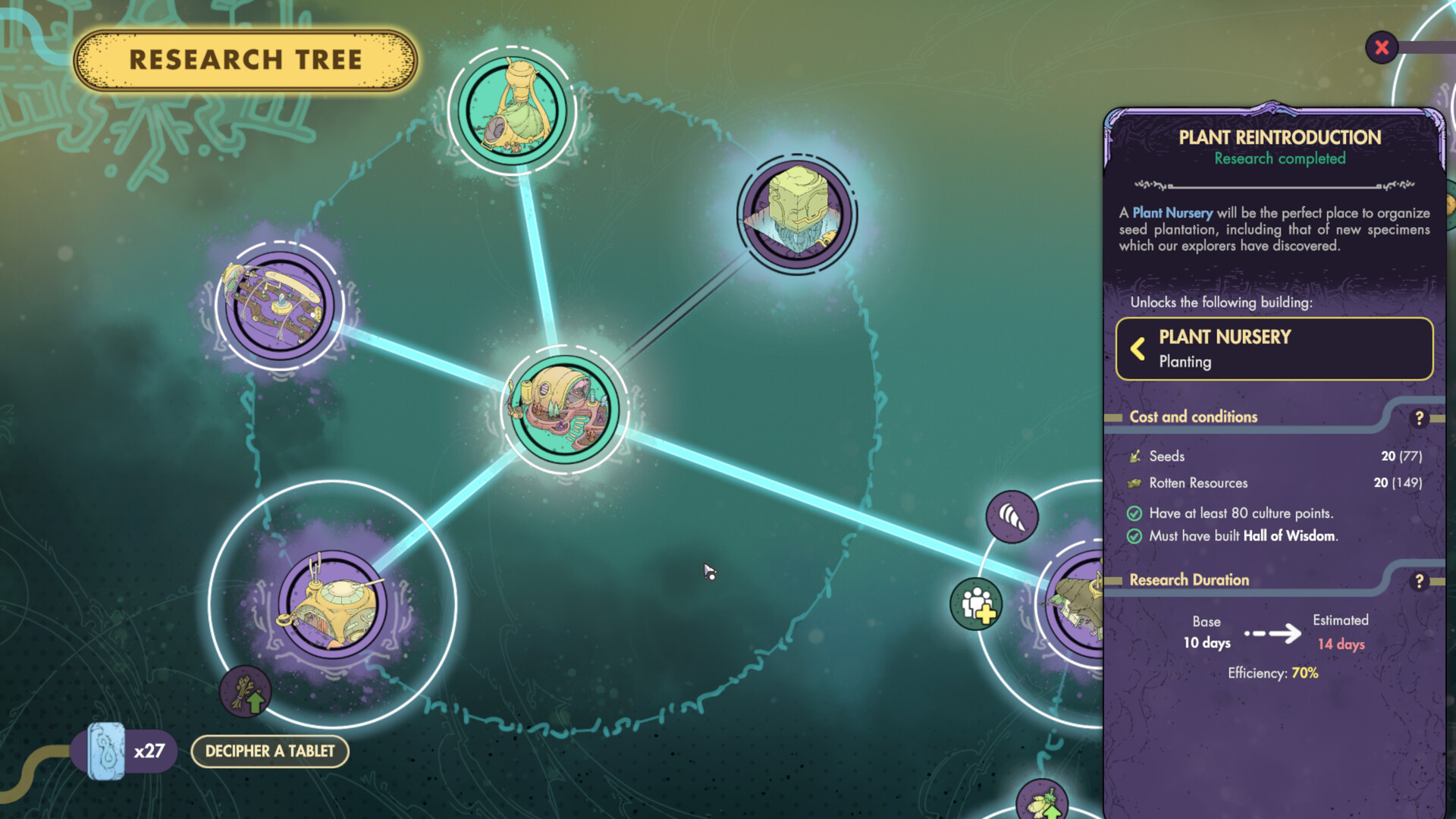
Task: Select the Plant Reintroduction research node
Action: pyautogui.click(x=561, y=409)
